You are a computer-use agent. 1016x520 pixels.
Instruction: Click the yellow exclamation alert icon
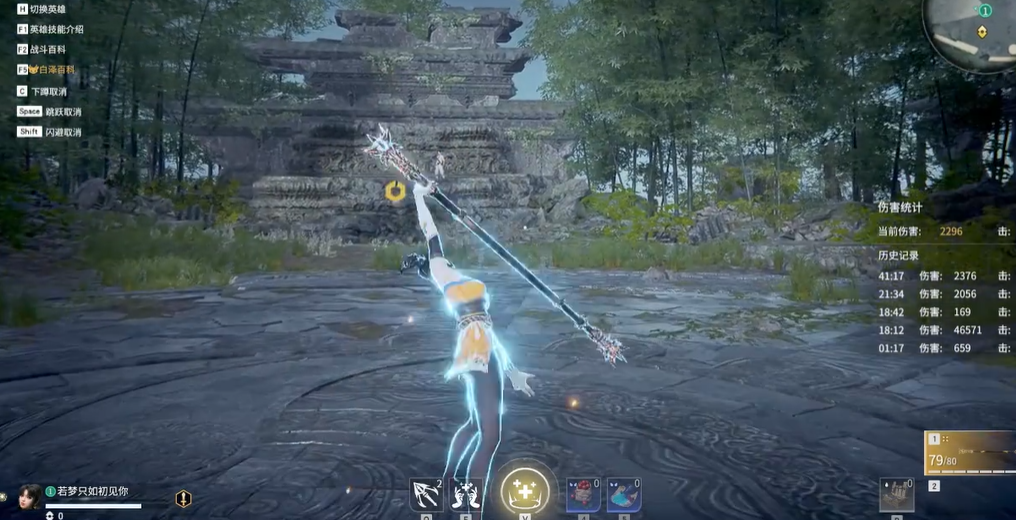[x=183, y=498]
